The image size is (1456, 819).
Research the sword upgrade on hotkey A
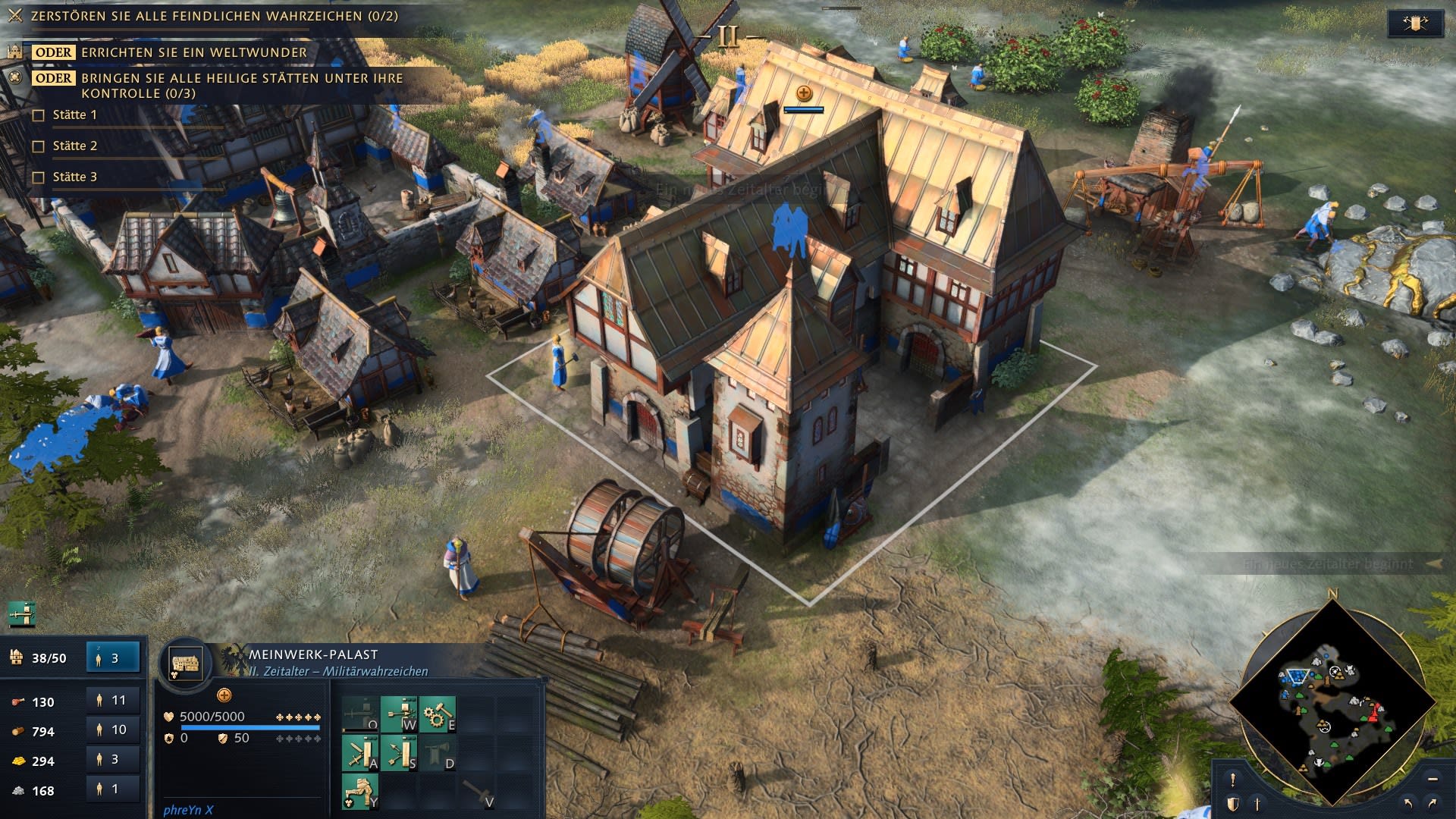(360, 753)
